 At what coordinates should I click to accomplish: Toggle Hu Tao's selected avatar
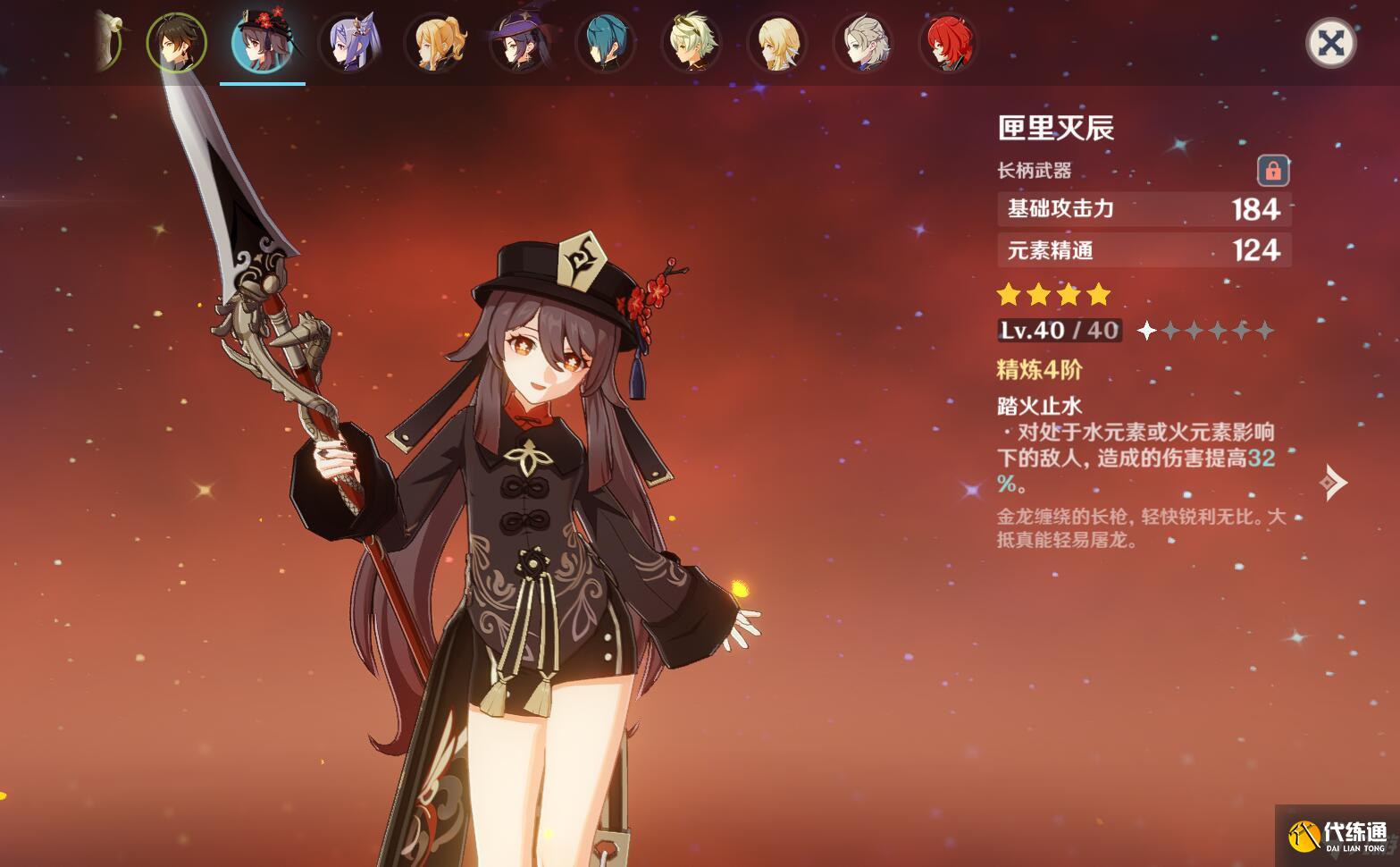click(263, 43)
